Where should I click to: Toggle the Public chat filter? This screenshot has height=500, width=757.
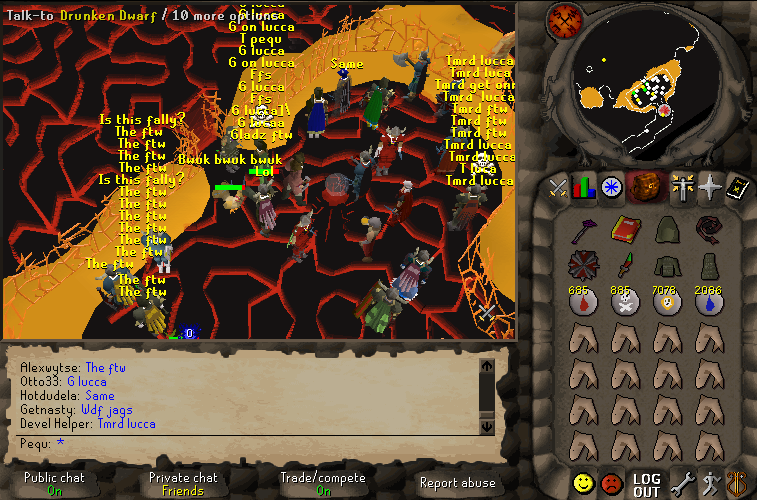pos(54,484)
